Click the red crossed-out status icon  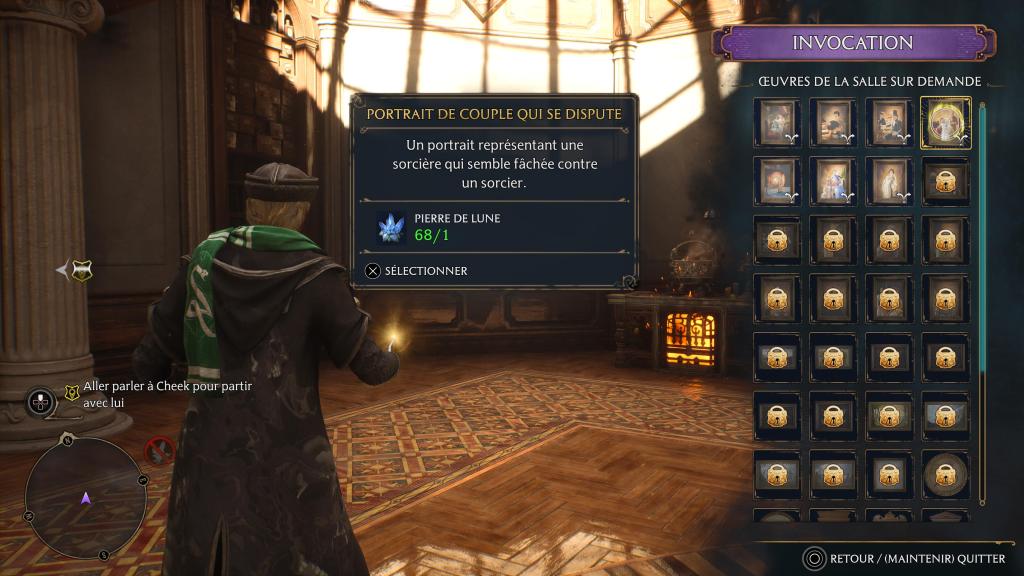coord(160,451)
